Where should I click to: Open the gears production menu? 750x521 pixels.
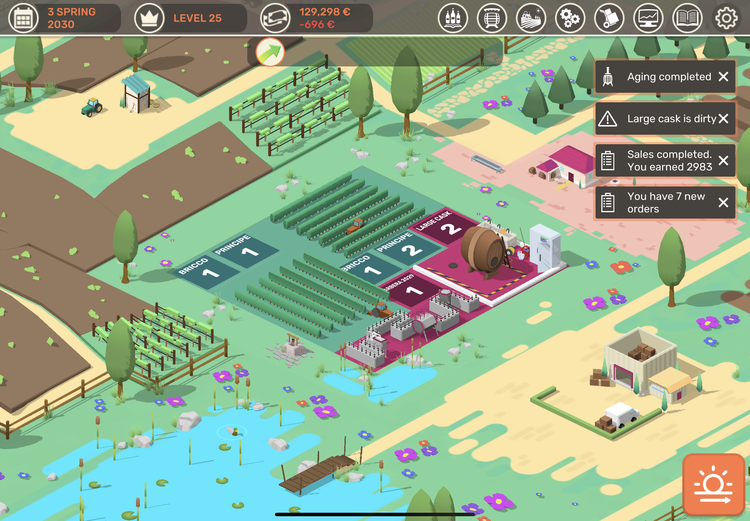coord(570,17)
